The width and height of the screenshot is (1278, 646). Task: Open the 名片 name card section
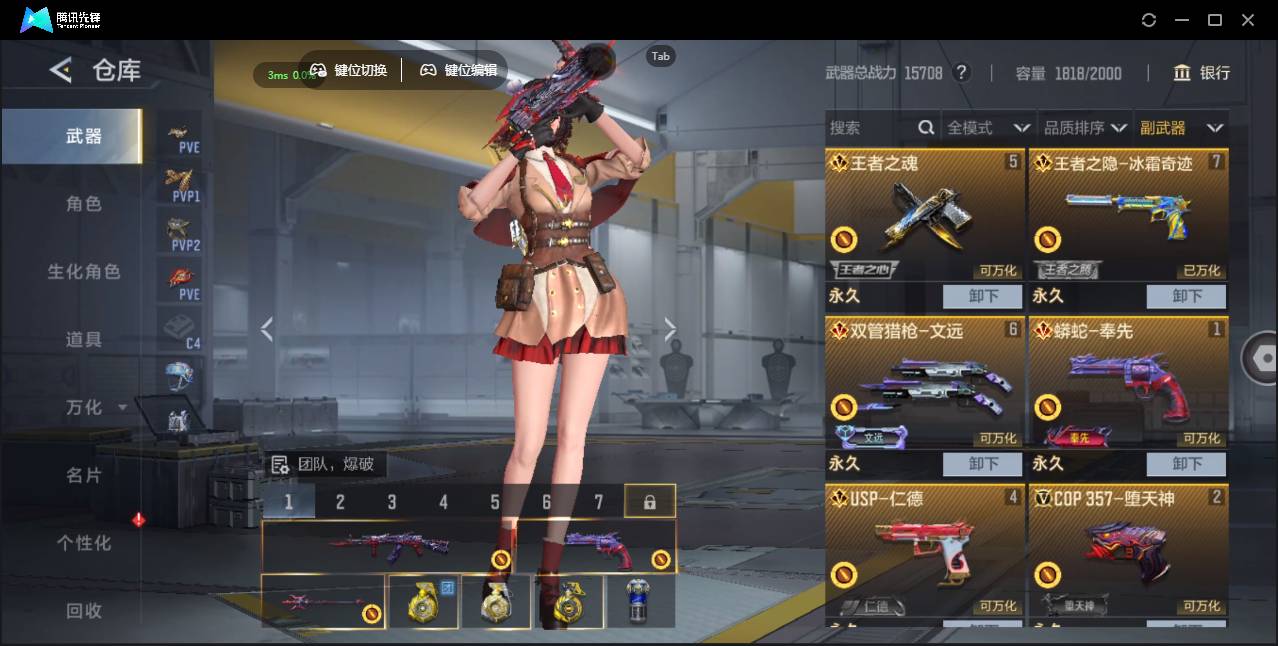(84, 475)
